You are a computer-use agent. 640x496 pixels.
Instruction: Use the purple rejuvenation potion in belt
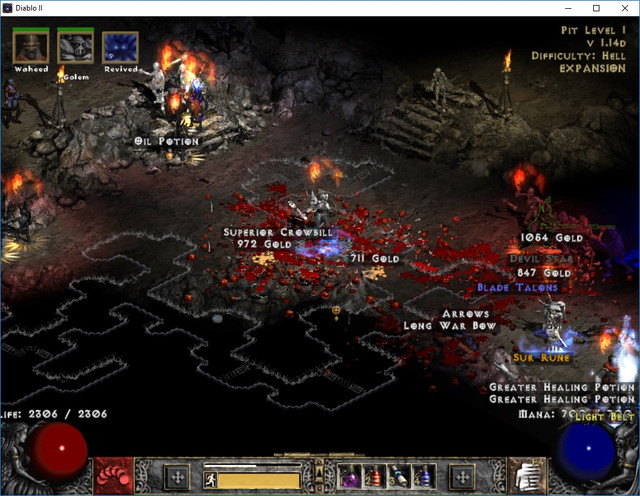pos(349,476)
